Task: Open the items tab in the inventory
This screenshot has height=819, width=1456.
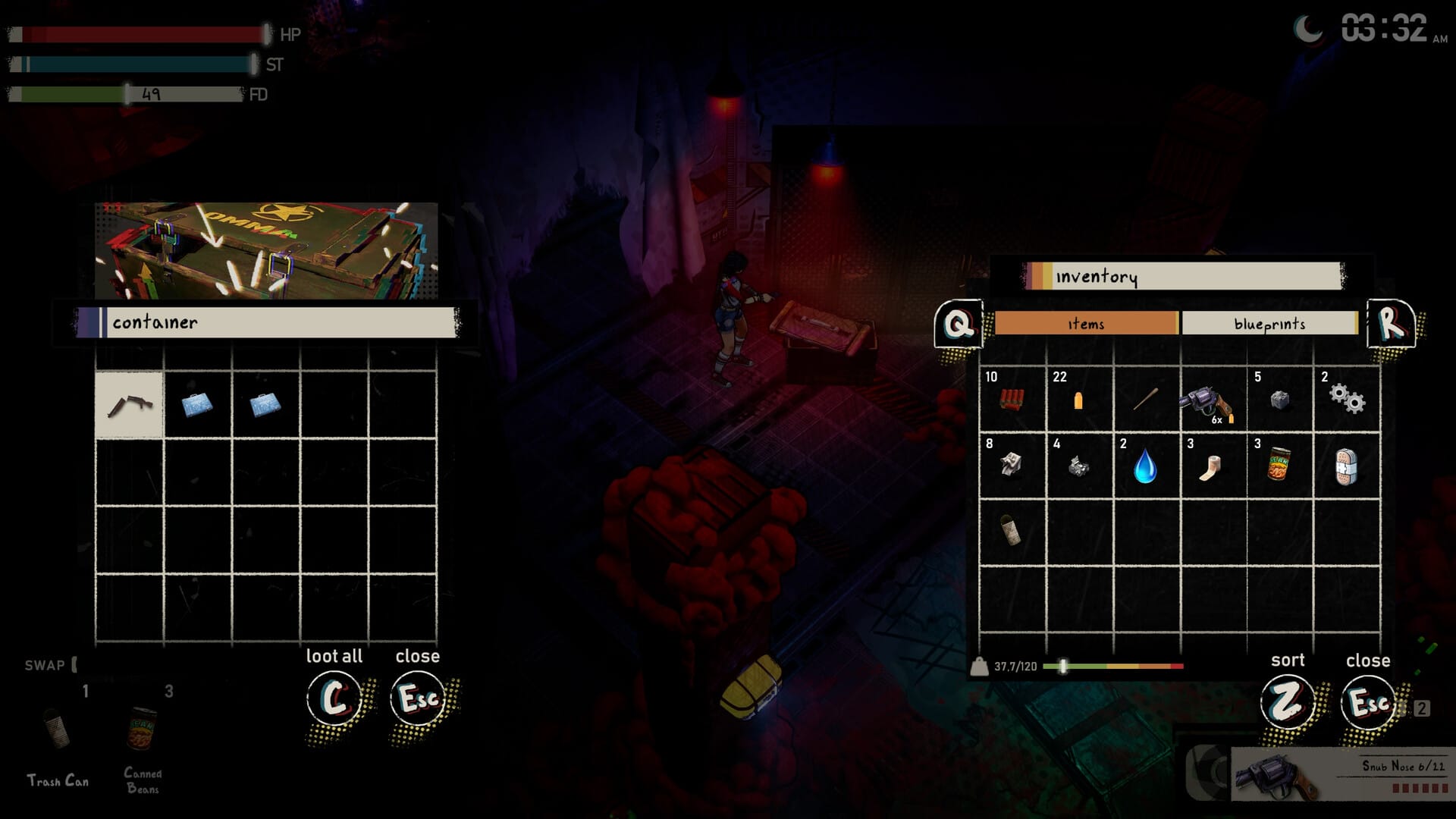Action: (x=1086, y=324)
